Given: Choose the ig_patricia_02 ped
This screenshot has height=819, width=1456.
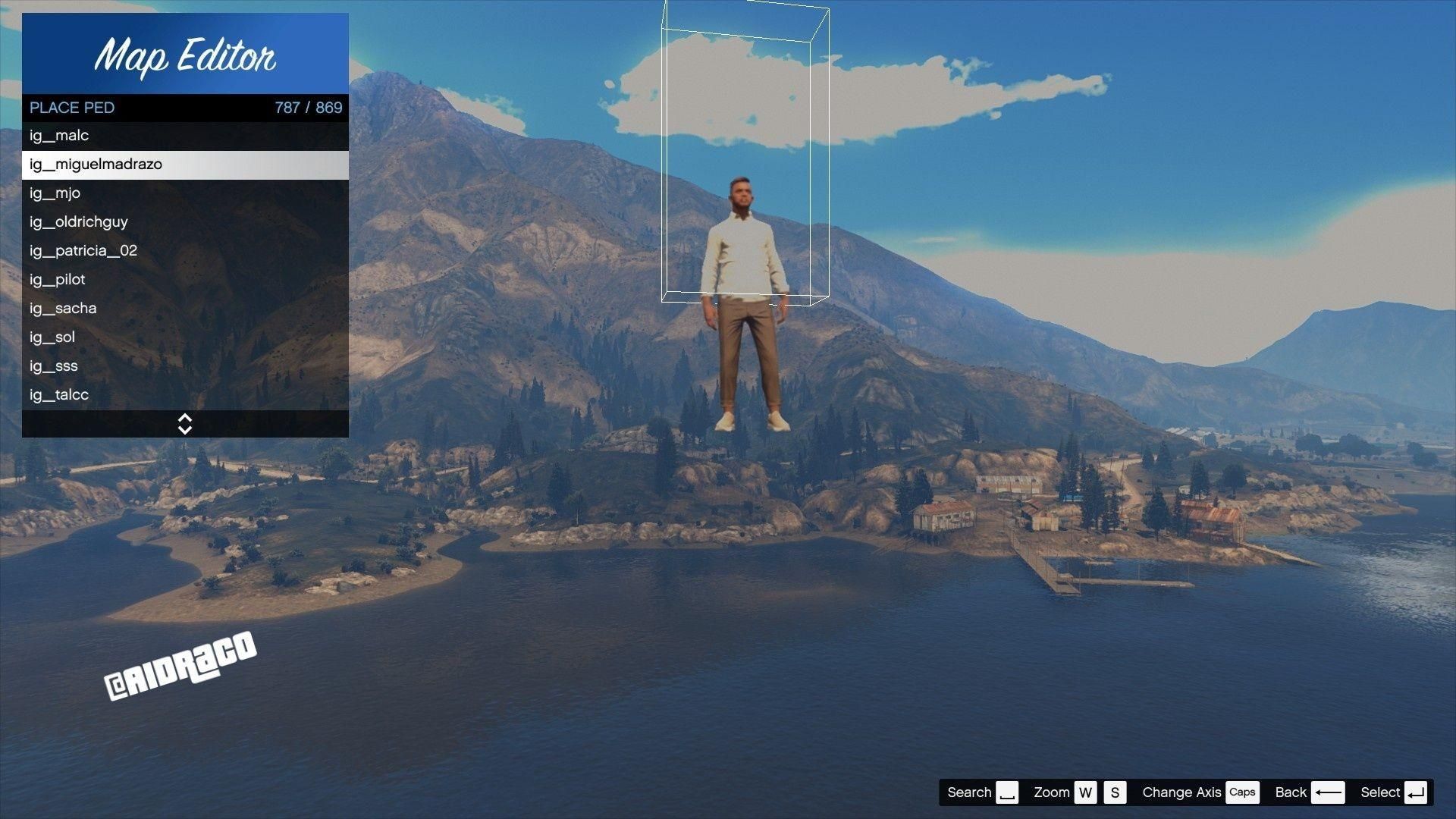Looking at the screenshot, I should [185, 251].
